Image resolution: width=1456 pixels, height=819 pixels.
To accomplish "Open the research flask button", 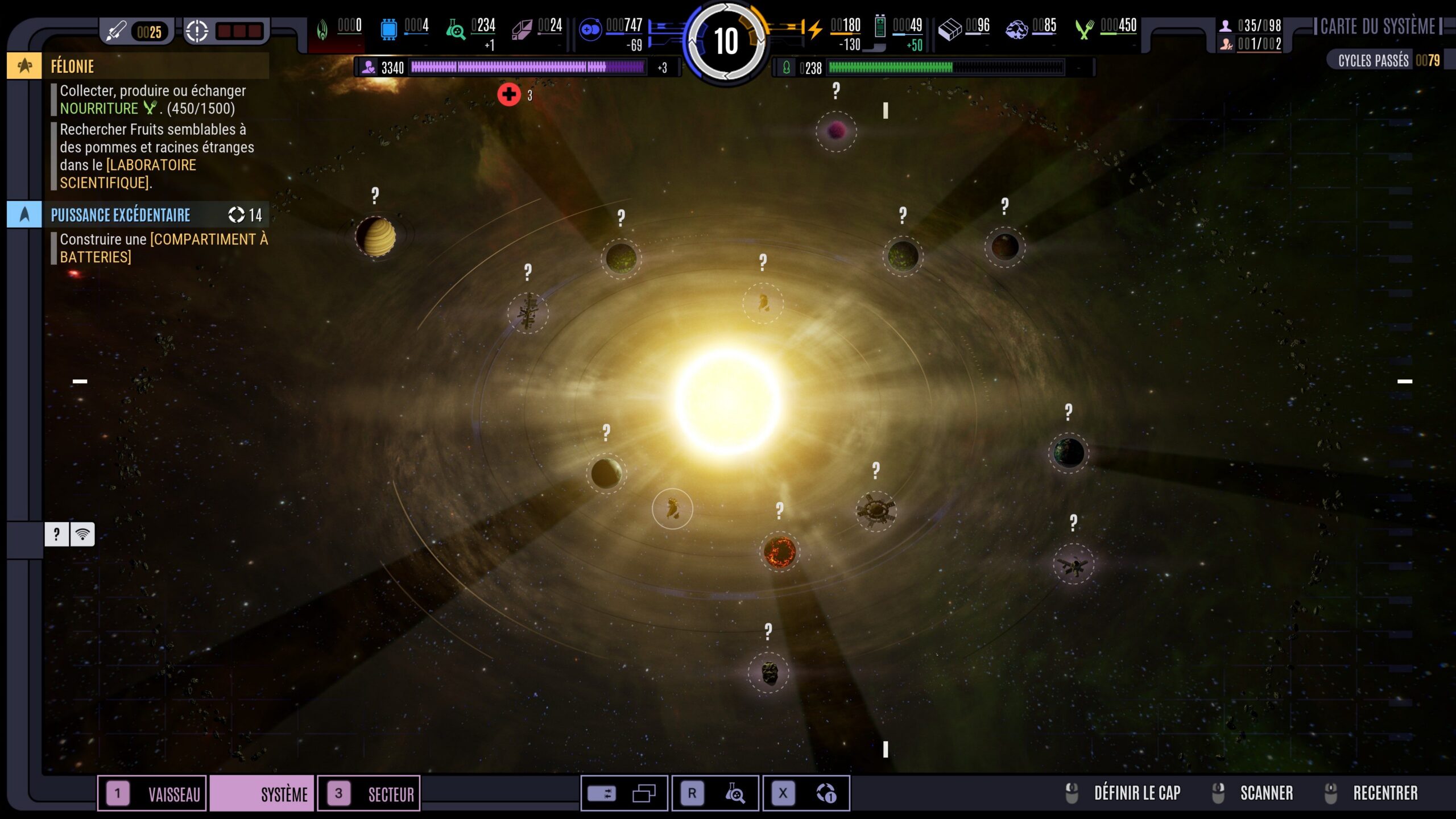I will [x=734, y=793].
